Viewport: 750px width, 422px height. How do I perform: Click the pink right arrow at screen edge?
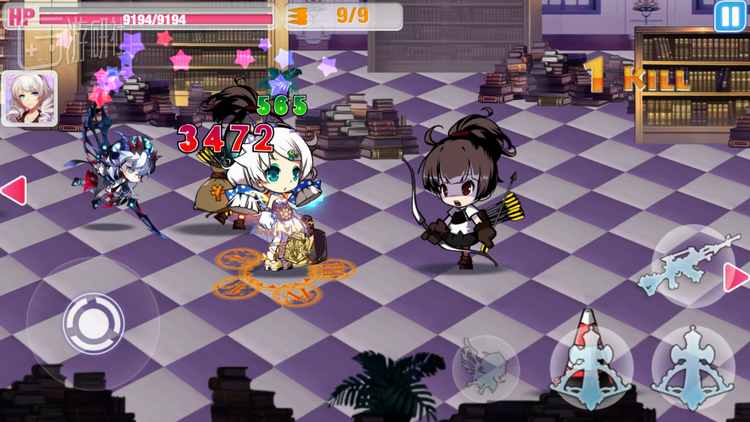click(737, 277)
